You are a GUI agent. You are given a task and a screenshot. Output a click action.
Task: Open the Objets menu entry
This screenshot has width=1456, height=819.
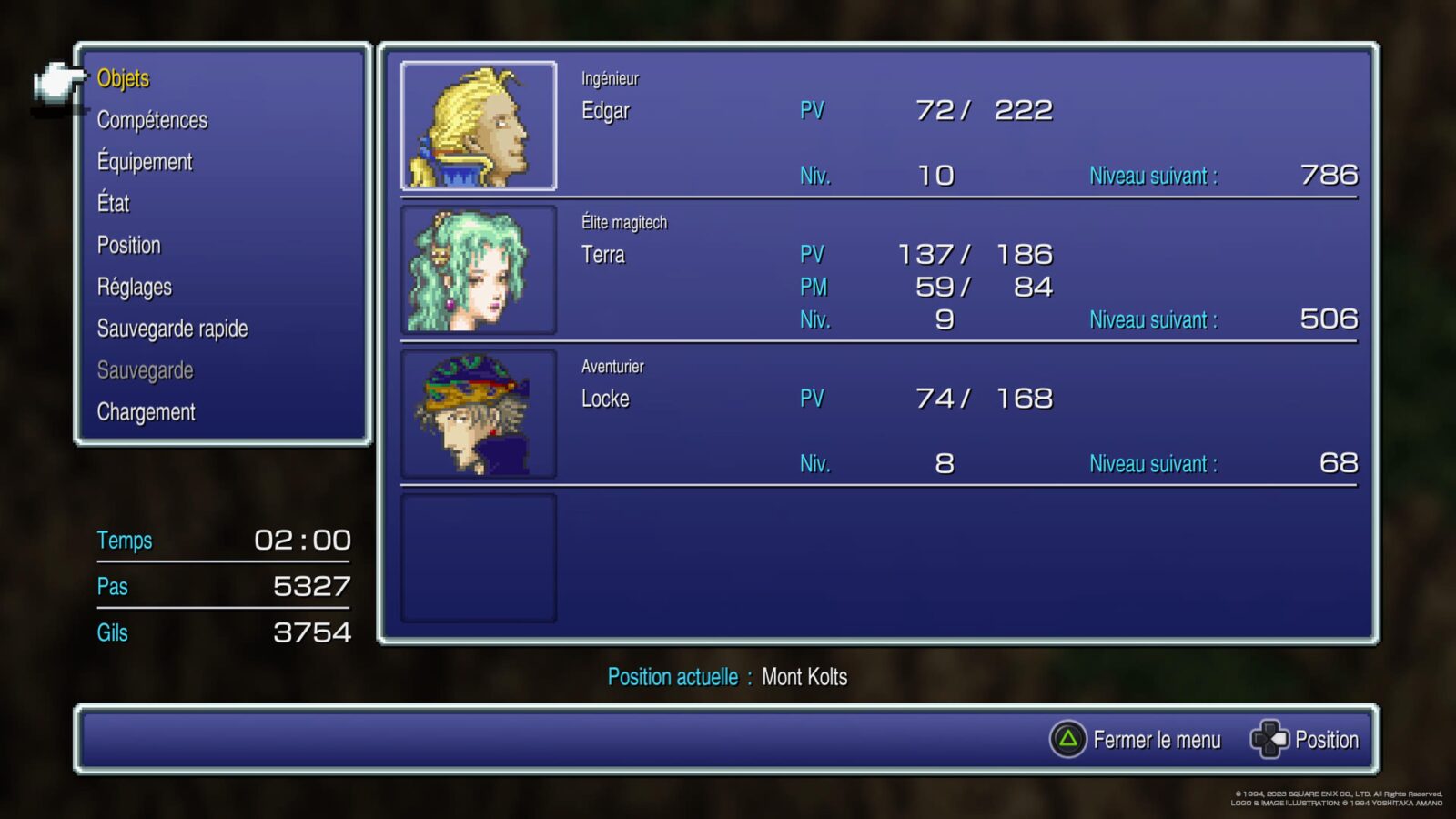[x=121, y=79]
